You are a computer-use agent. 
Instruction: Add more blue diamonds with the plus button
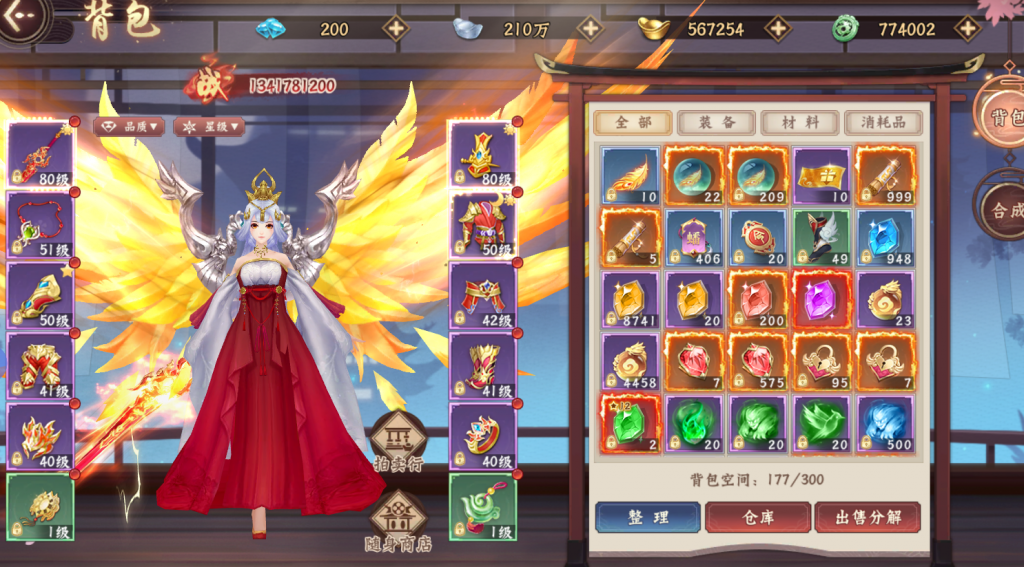397,28
